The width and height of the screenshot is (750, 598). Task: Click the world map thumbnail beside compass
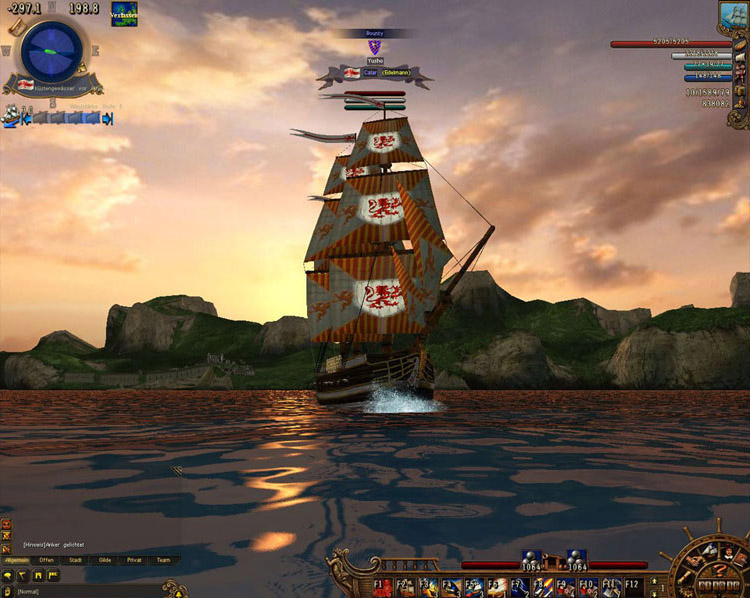coord(124,14)
